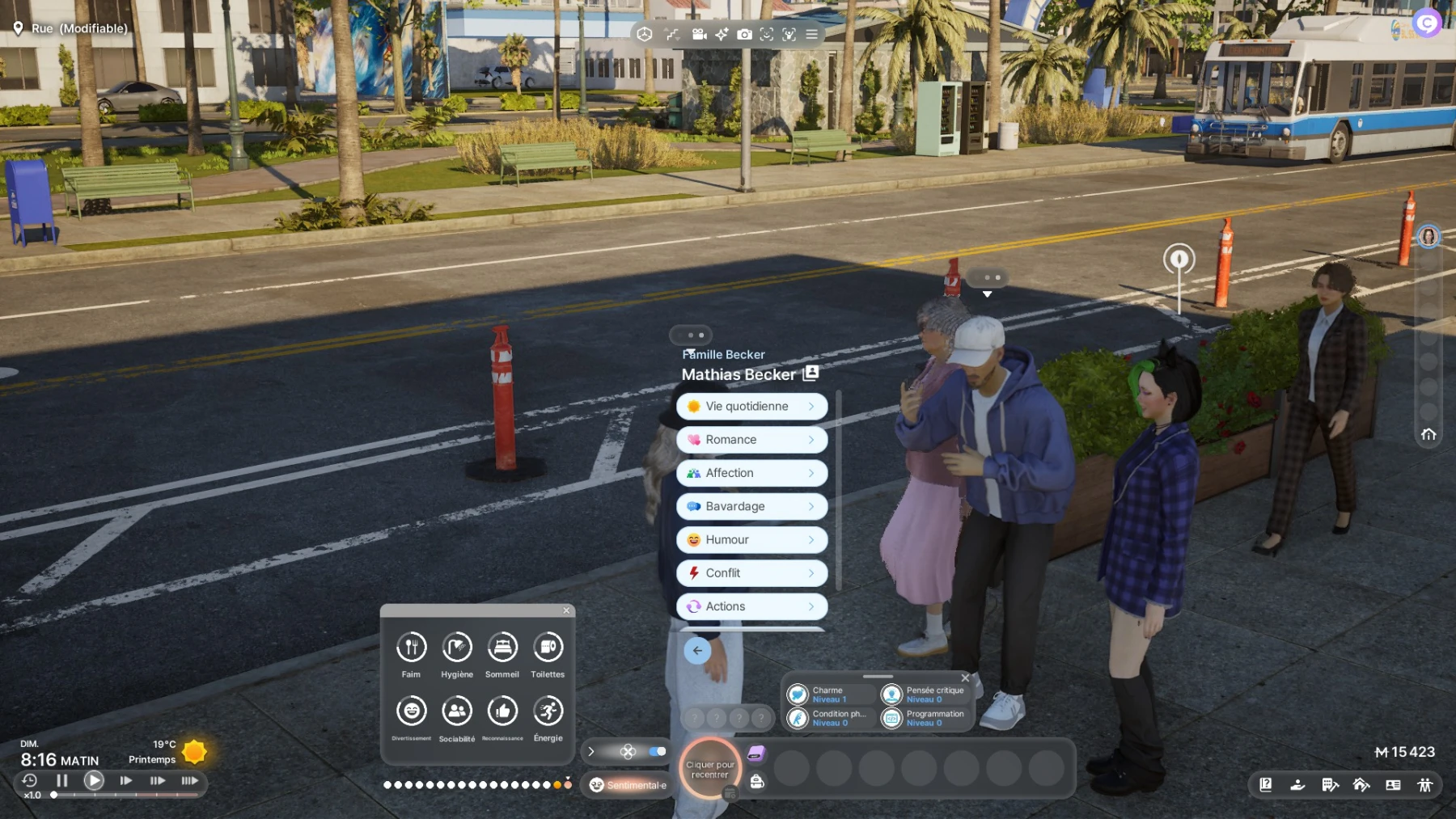
Task: Set time to fastest speed
Action: pos(189,781)
